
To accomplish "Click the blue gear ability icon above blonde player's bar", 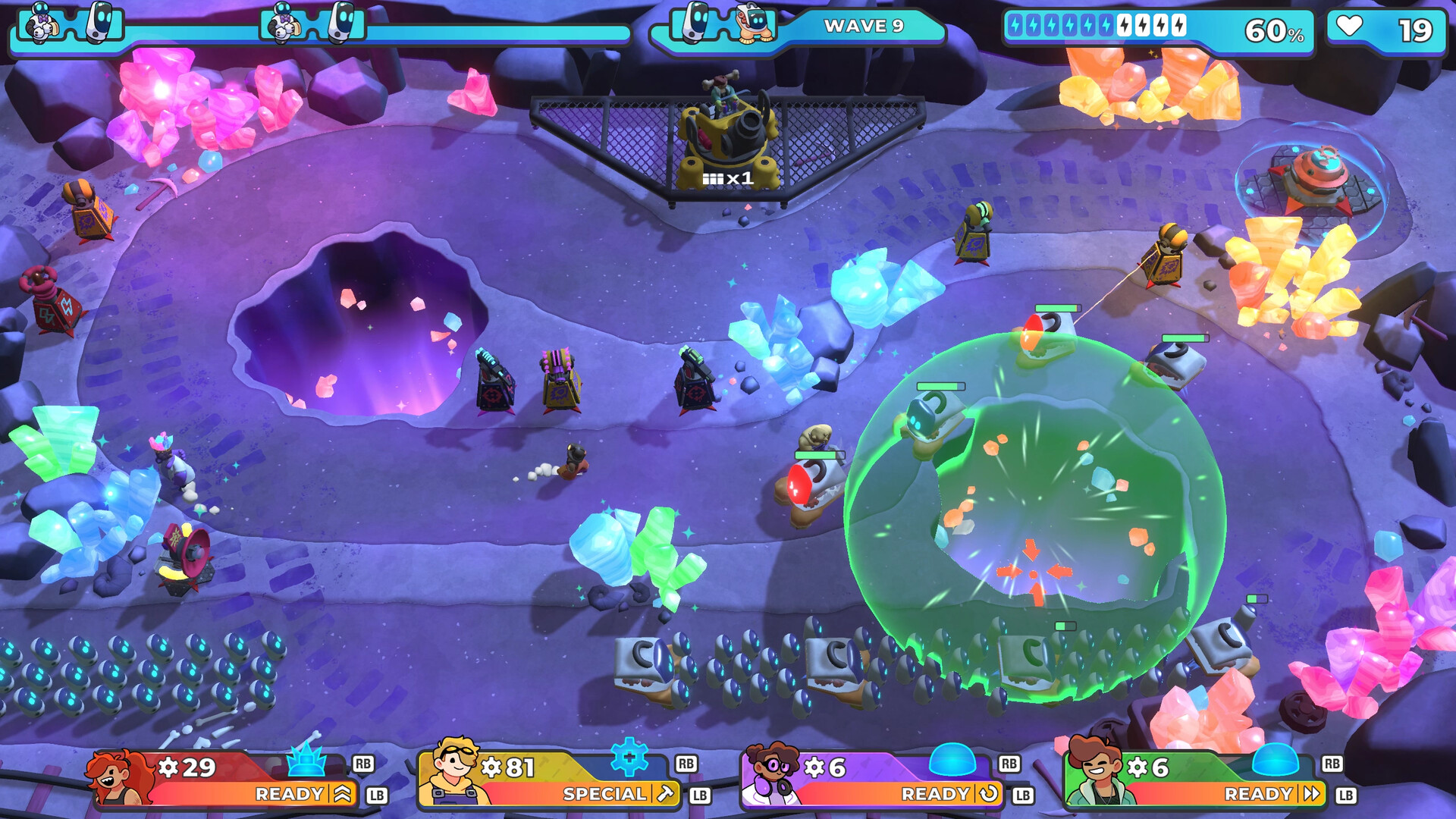I will (628, 757).
